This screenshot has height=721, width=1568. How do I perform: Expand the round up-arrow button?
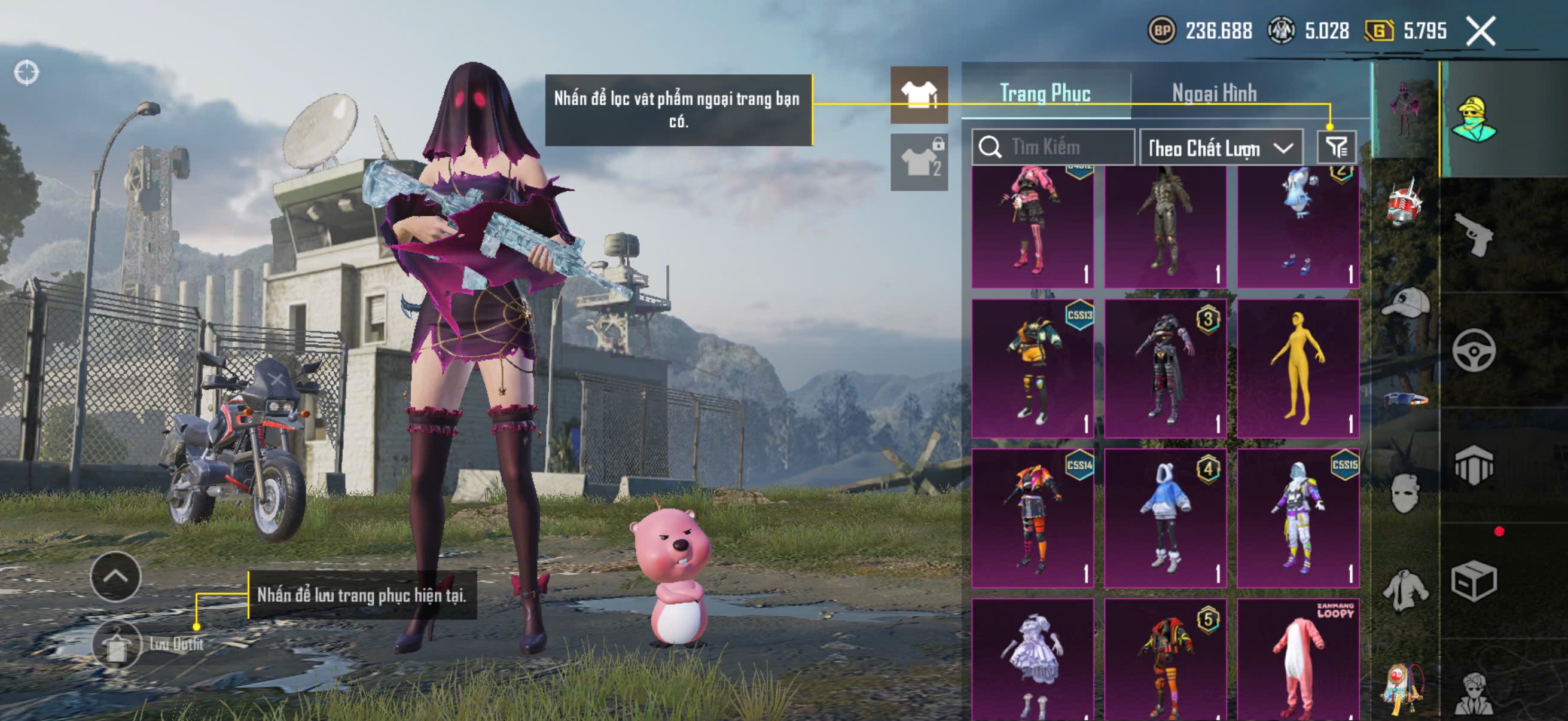[115, 576]
